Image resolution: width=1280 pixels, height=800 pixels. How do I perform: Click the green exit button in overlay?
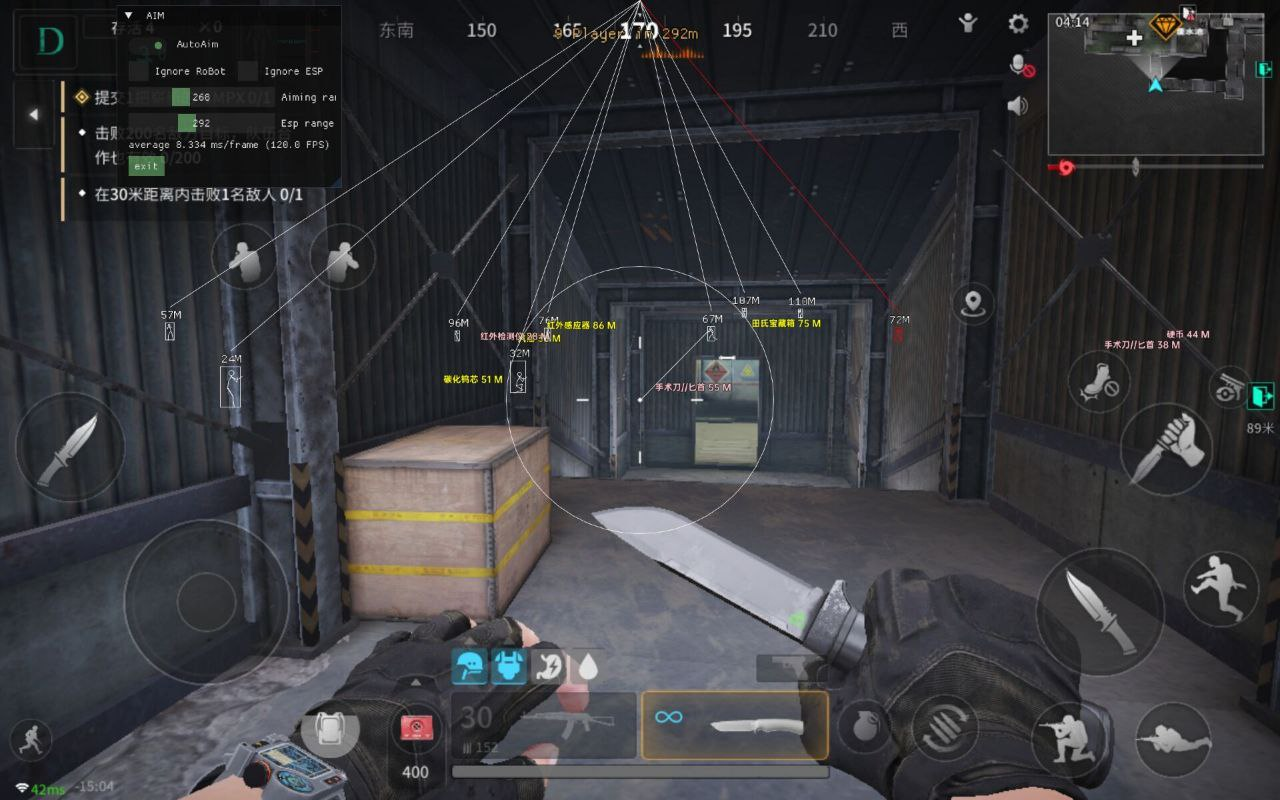(x=146, y=166)
